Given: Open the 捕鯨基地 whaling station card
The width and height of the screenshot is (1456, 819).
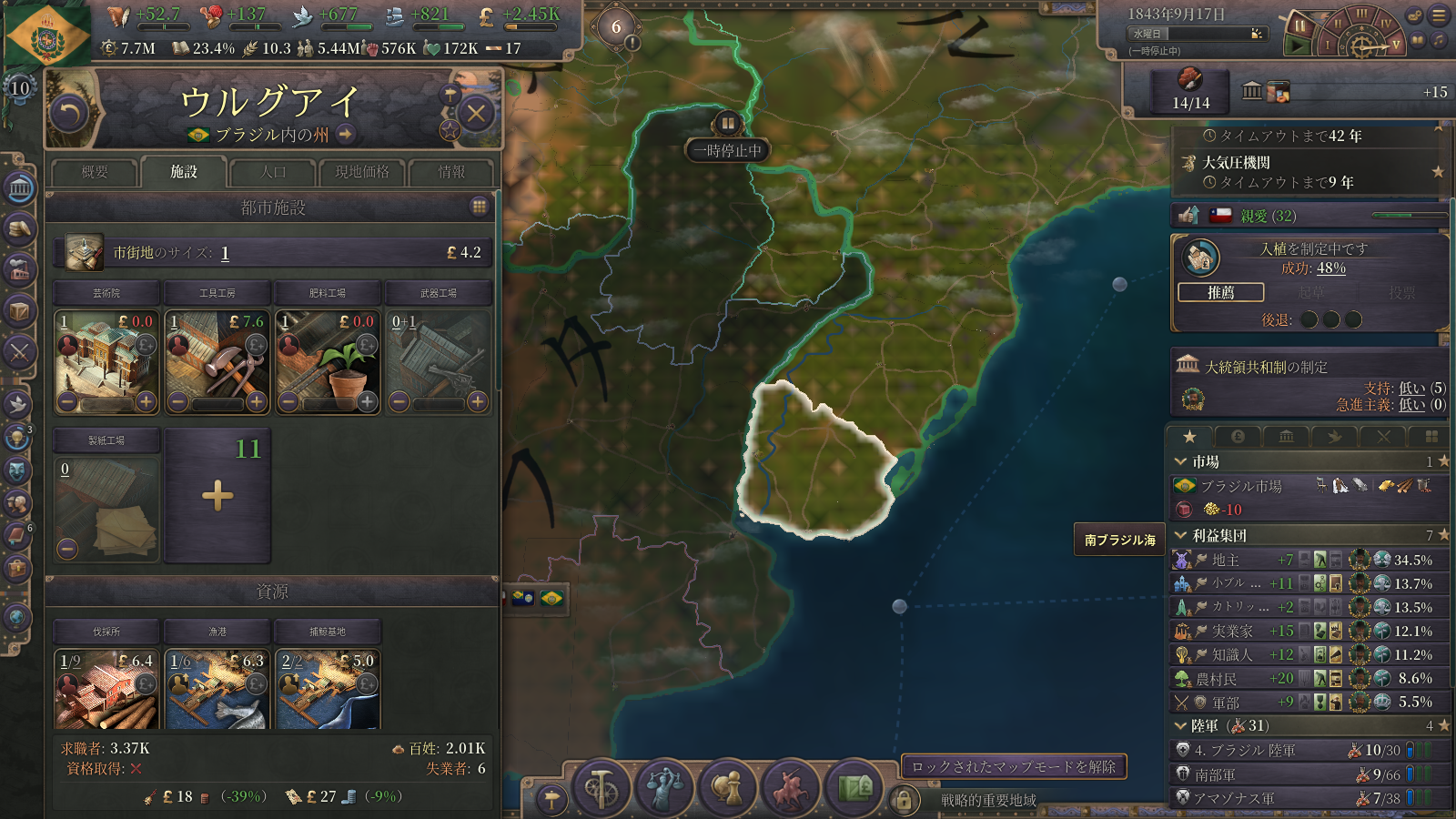Looking at the screenshot, I should (328, 688).
